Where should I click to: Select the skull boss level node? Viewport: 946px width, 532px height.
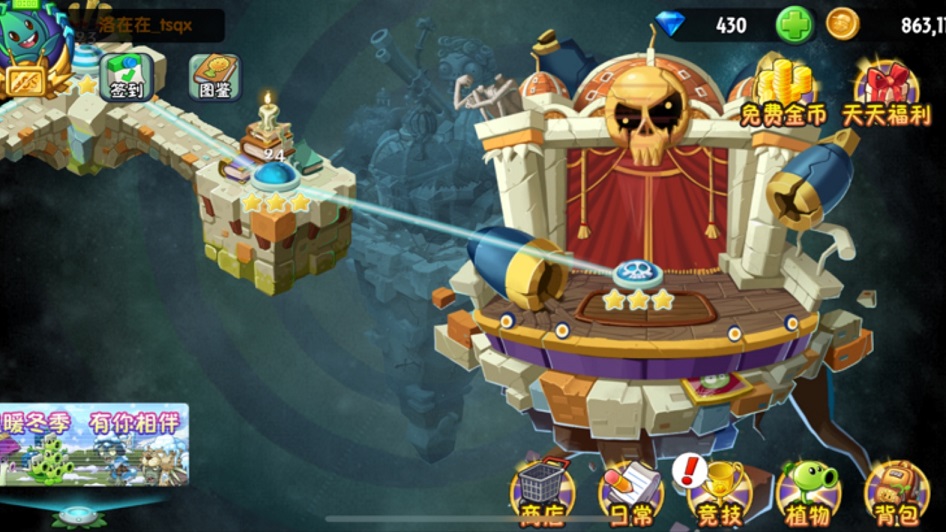click(x=635, y=270)
